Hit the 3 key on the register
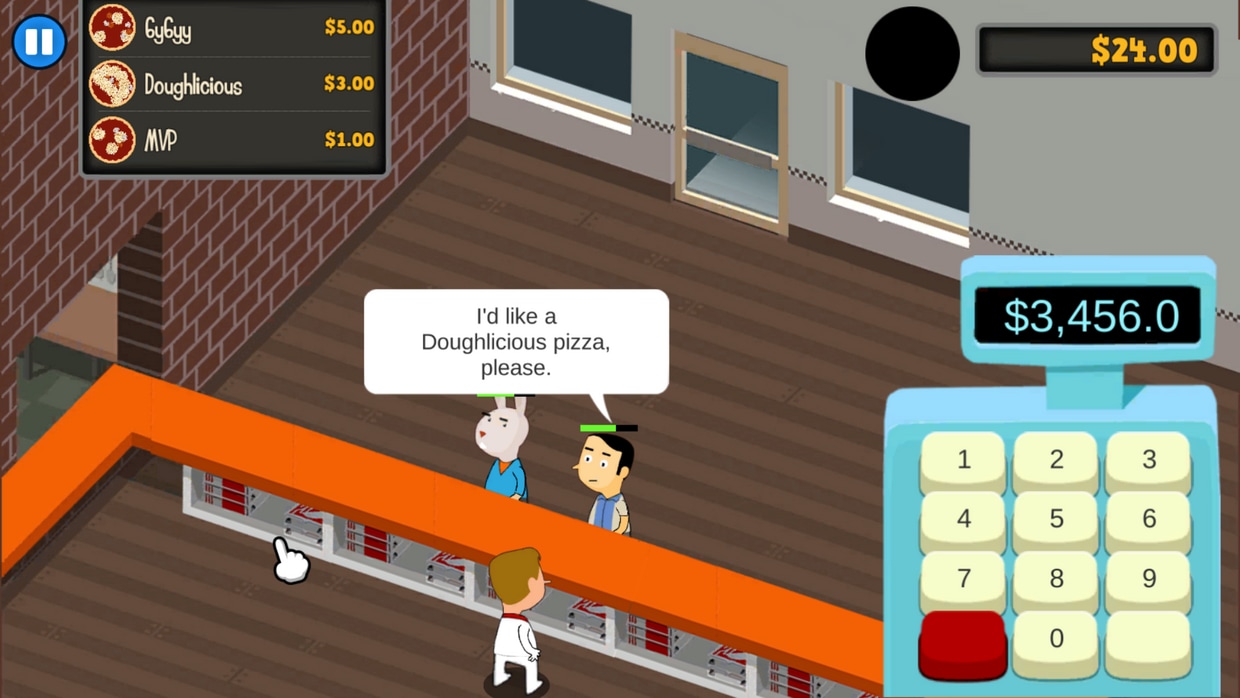 pyautogui.click(x=1148, y=460)
